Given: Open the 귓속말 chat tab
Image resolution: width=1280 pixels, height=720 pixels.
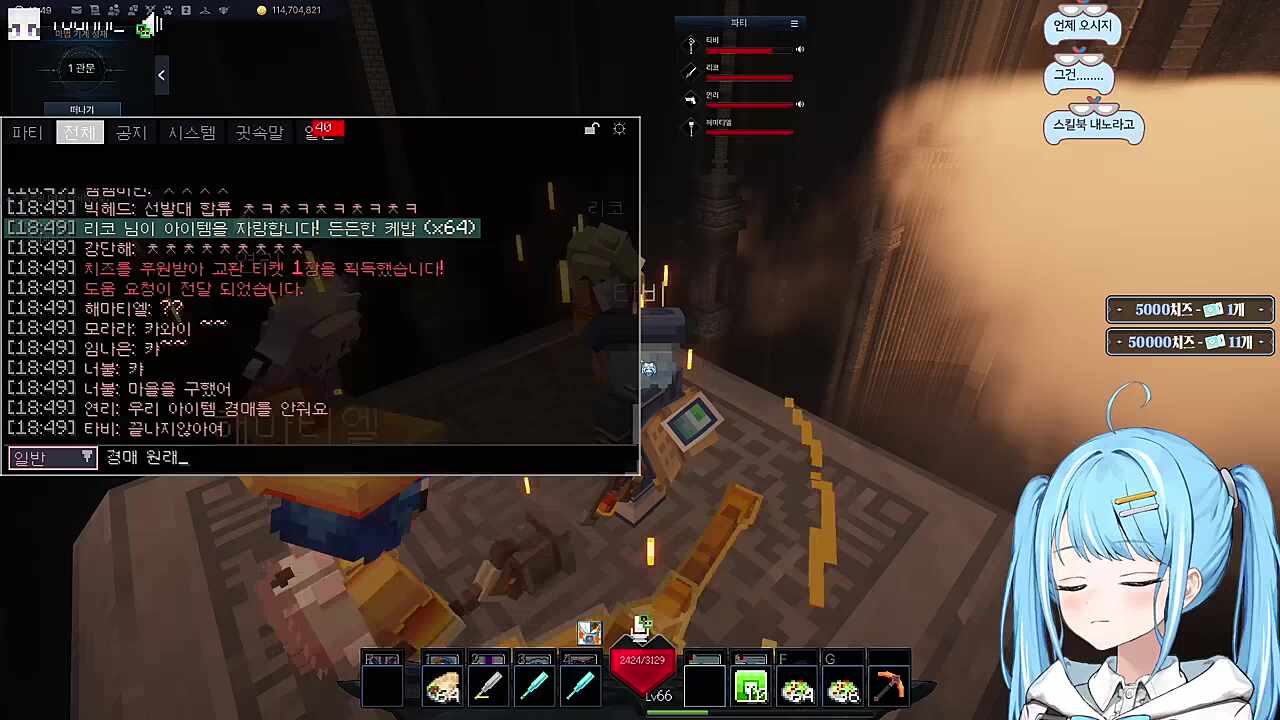Looking at the screenshot, I should pos(260,132).
